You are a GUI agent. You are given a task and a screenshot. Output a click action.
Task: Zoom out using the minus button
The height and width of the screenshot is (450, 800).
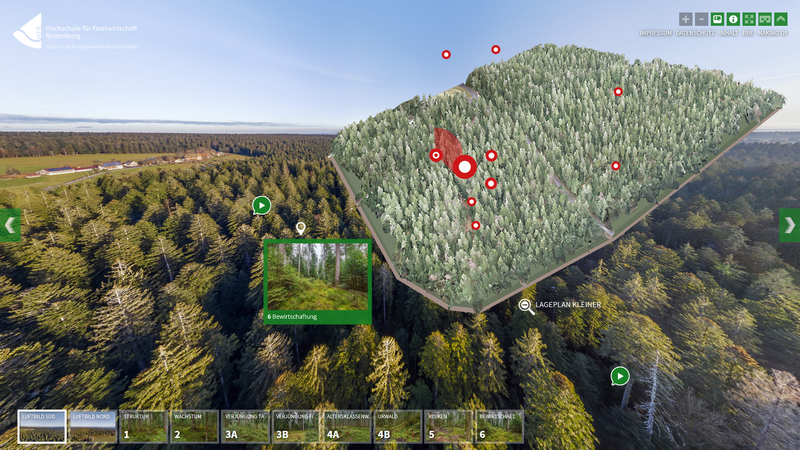(701, 19)
